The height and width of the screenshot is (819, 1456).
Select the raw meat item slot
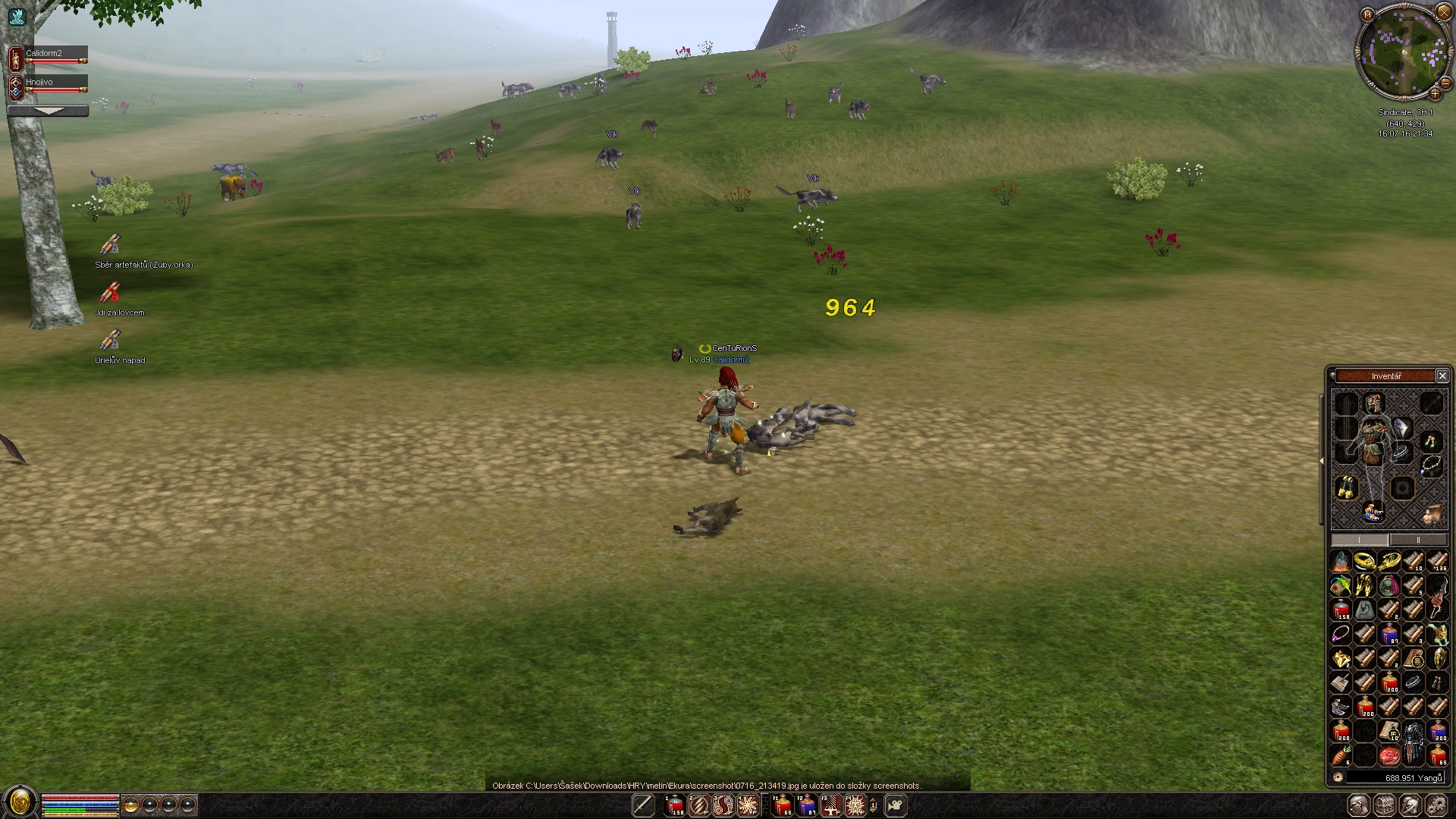tap(1389, 755)
